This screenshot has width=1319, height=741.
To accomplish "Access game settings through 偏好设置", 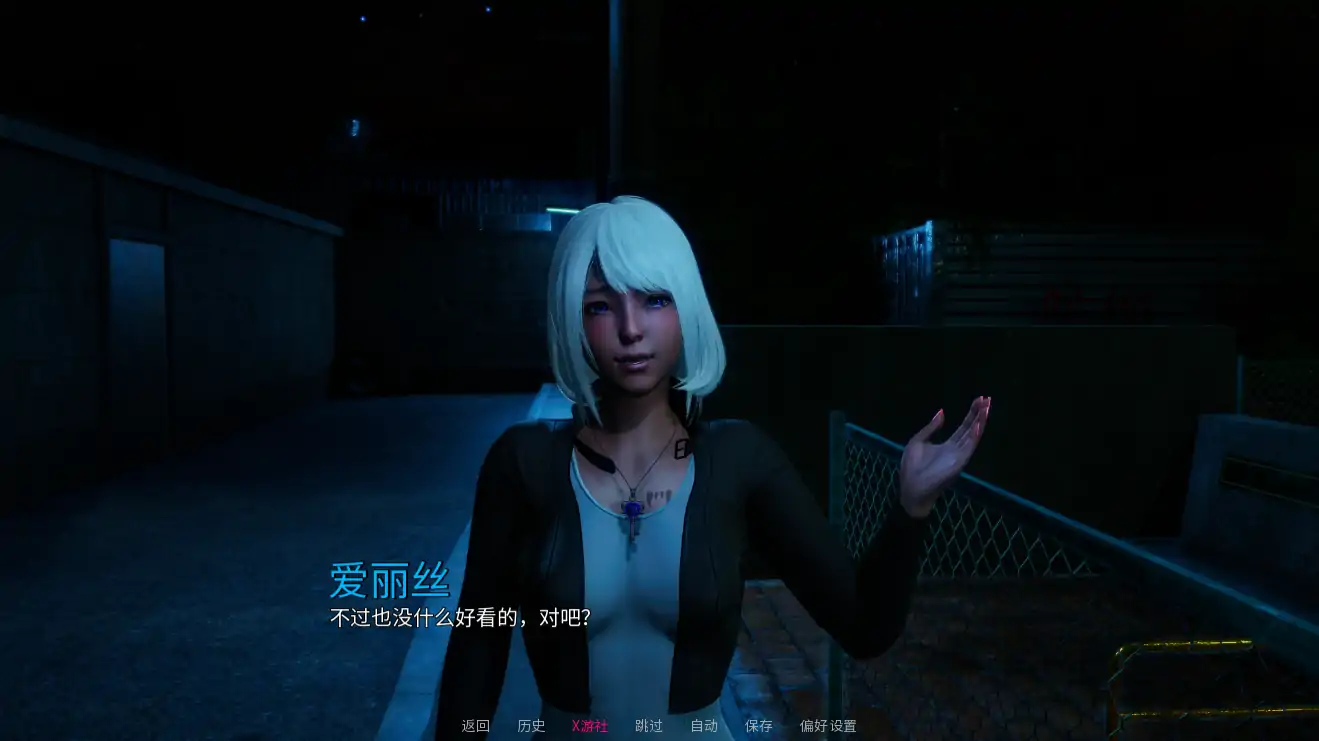I will pos(826,727).
